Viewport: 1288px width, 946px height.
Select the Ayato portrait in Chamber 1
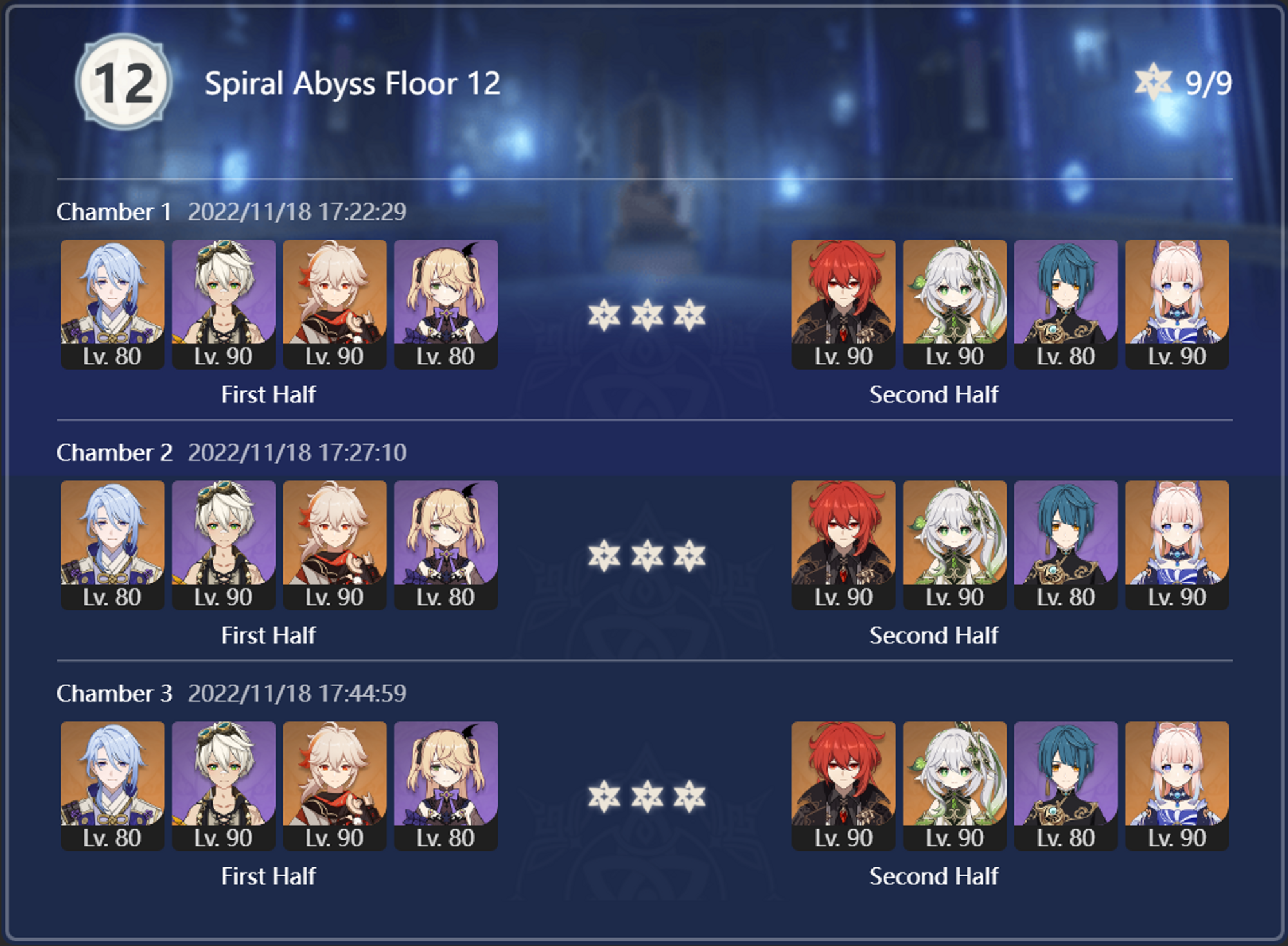coord(113,303)
